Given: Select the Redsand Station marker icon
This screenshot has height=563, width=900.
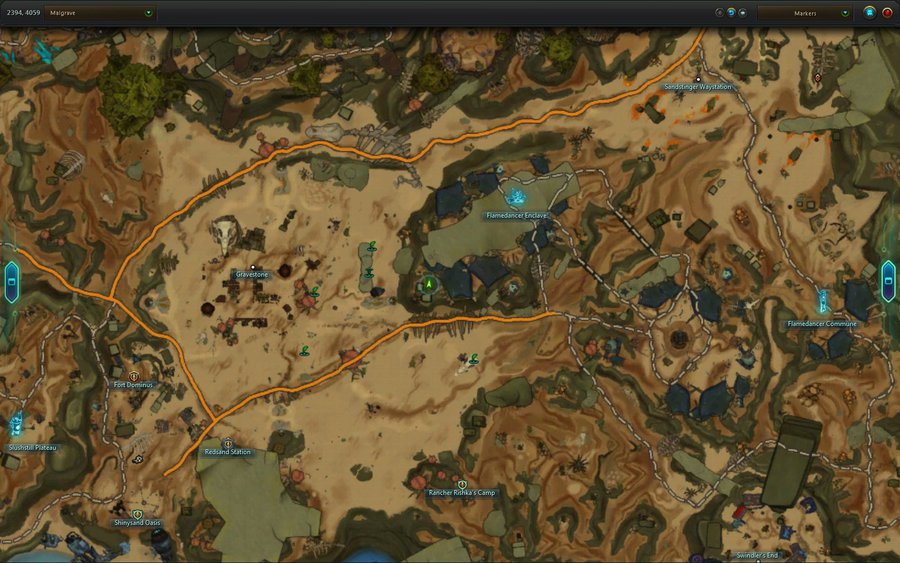Looking at the screenshot, I should point(227,443).
